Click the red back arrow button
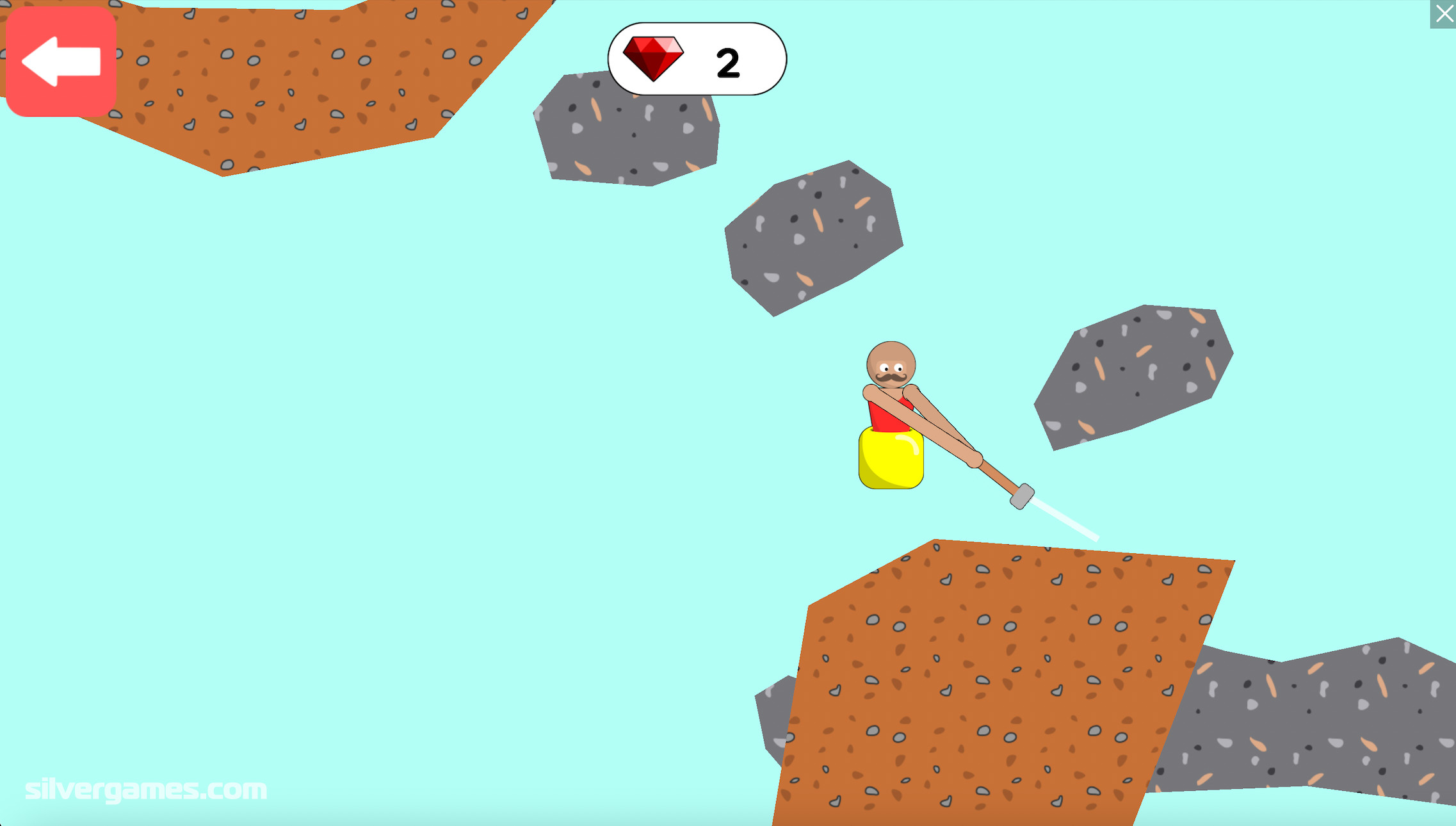 [x=61, y=61]
